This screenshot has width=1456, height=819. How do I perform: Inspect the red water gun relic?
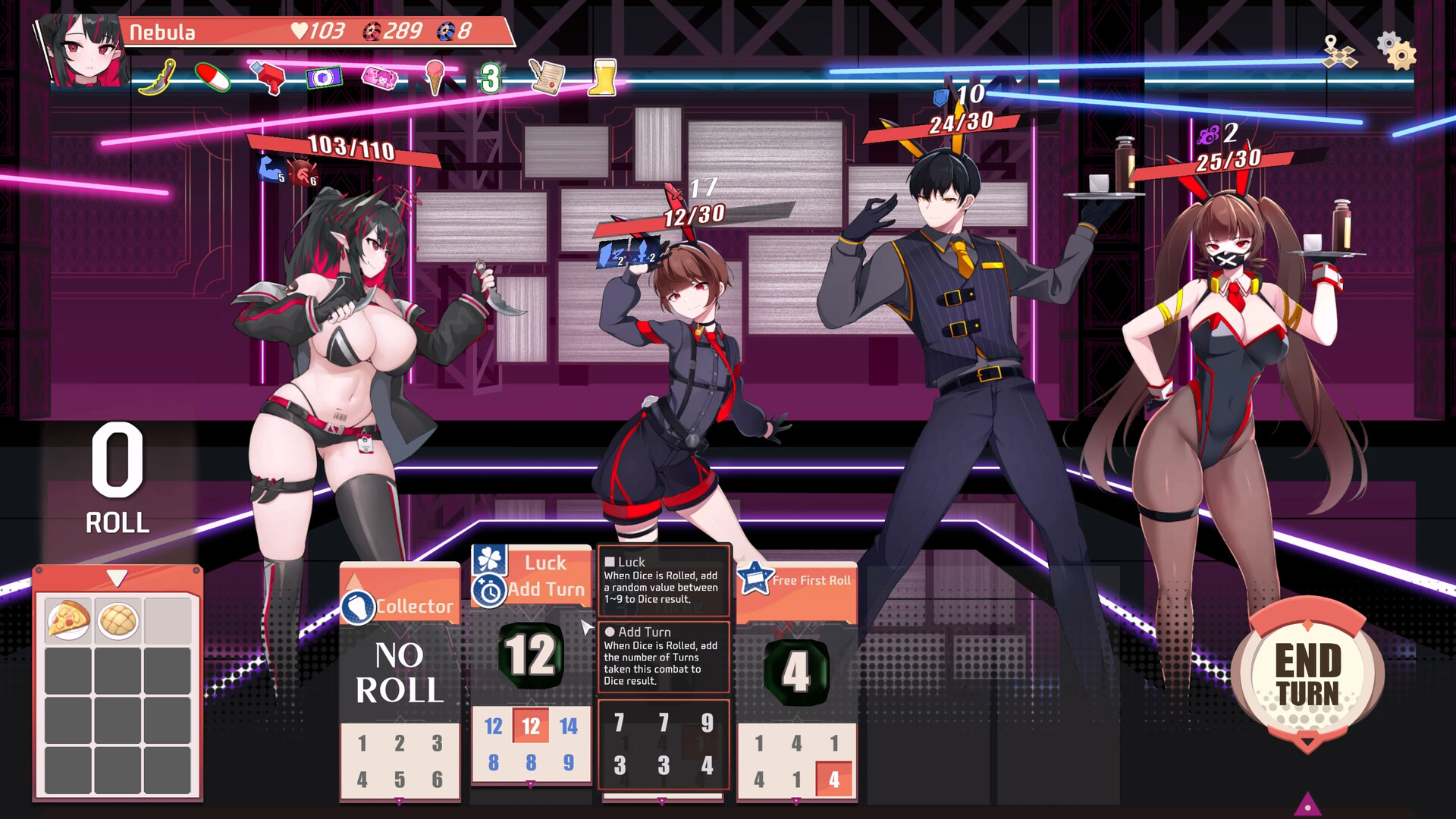tap(268, 77)
